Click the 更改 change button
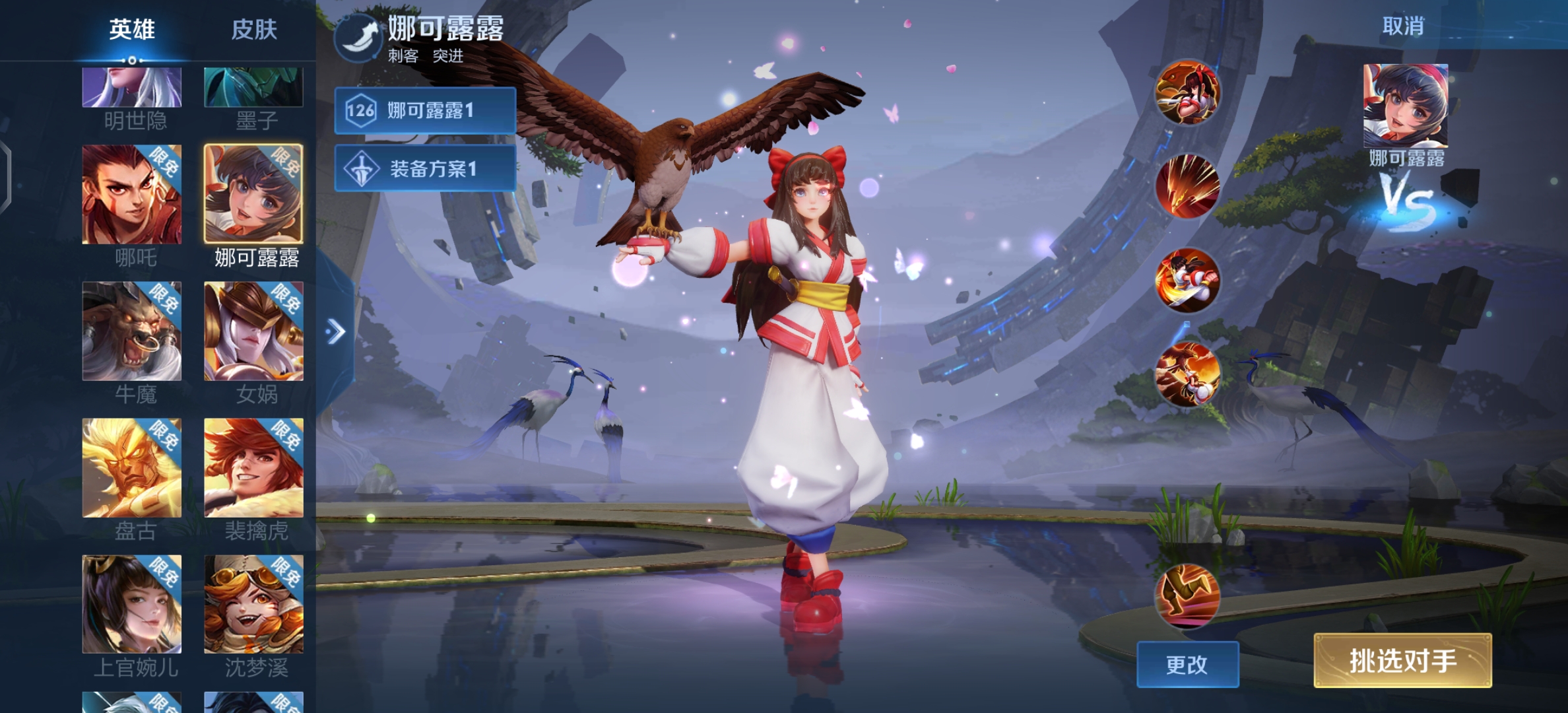This screenshot has width=1568, height=713. tap(1187, 664)
